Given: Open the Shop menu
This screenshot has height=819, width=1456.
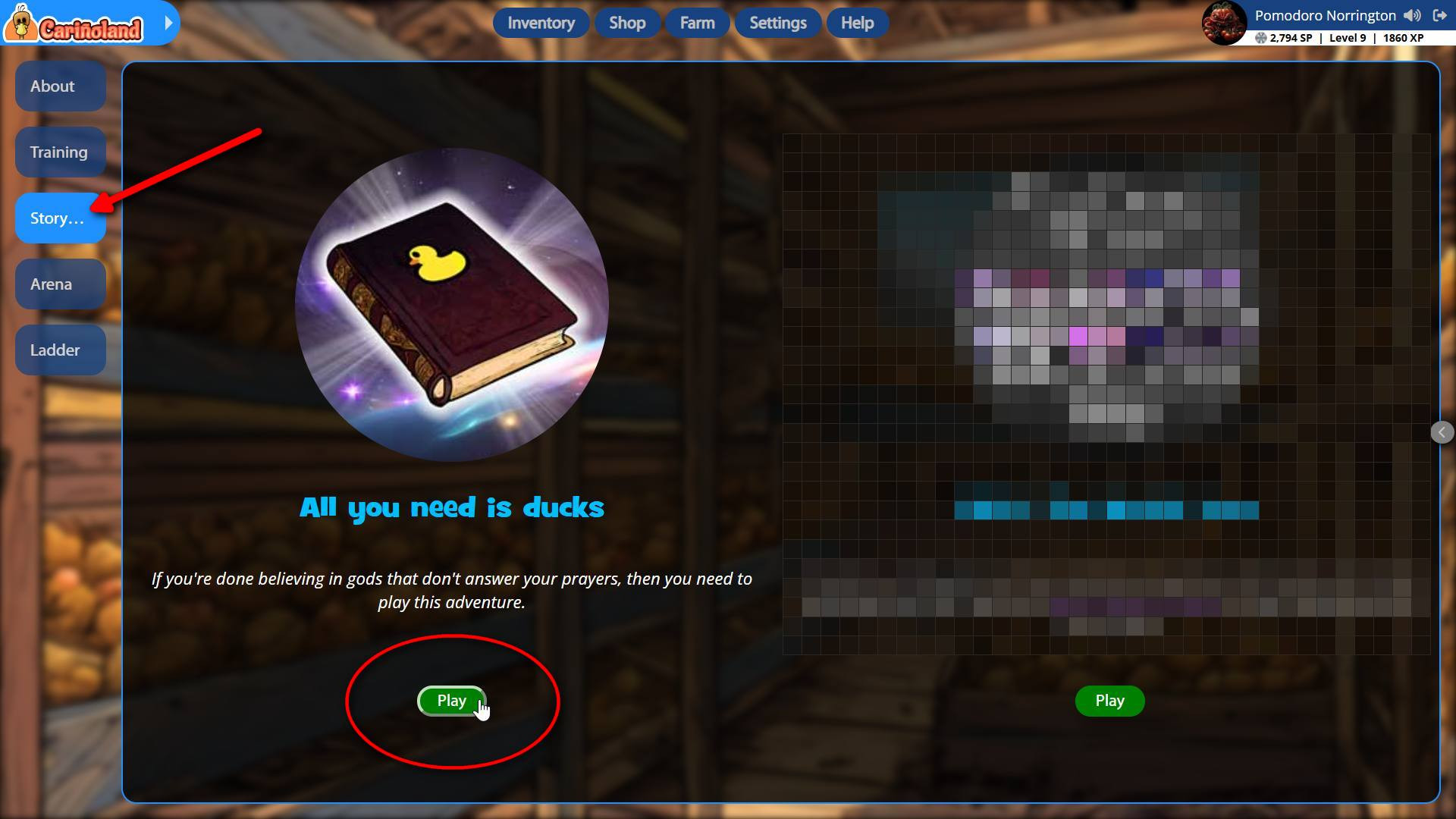Looking at the screenshot, I should 627,23.
